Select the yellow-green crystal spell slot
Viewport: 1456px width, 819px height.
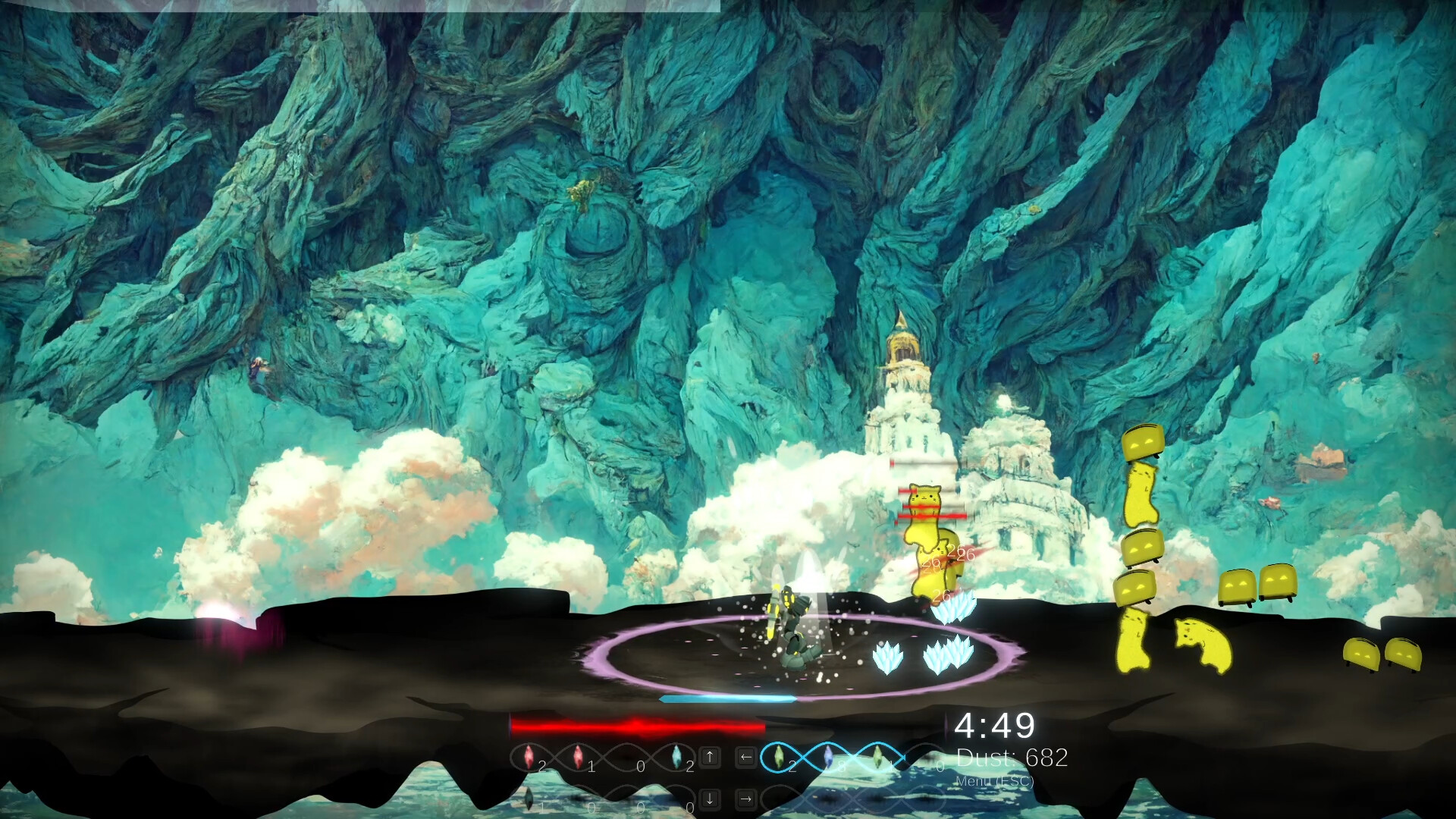(878, 756)
